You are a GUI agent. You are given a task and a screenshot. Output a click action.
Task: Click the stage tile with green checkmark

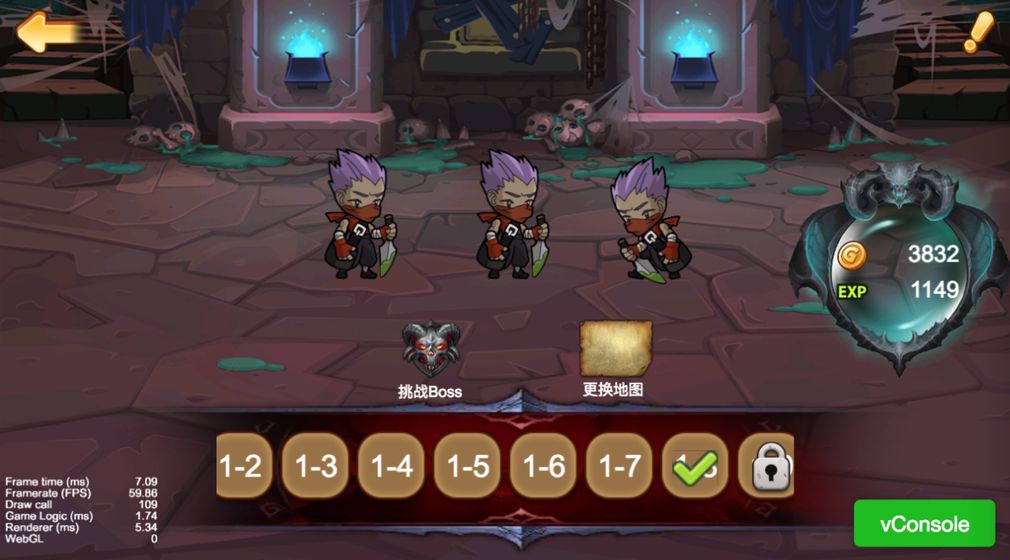click(x=696, y=466)
